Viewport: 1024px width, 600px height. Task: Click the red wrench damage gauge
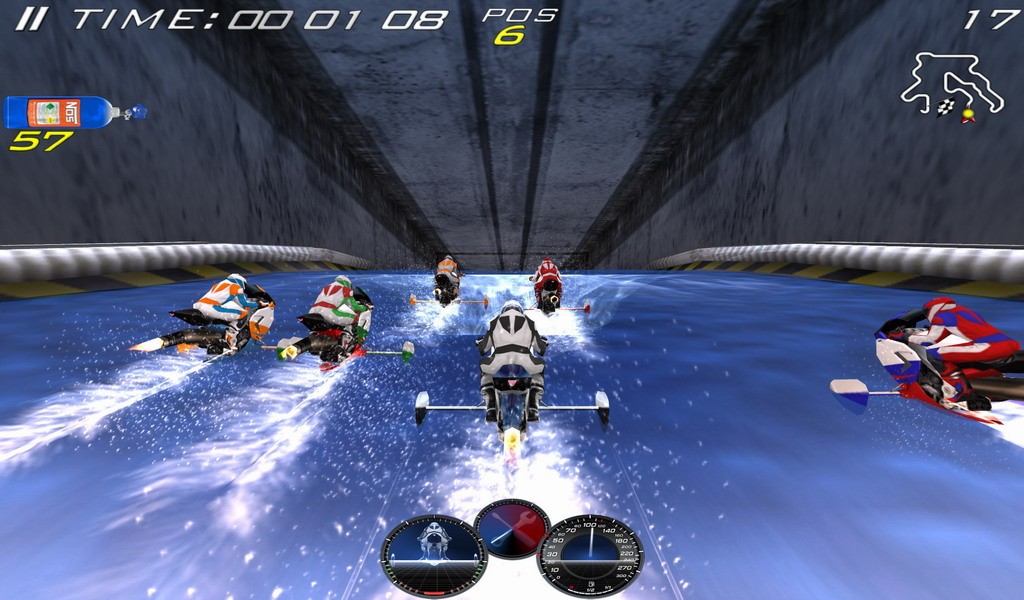click(x=512, y=529)
